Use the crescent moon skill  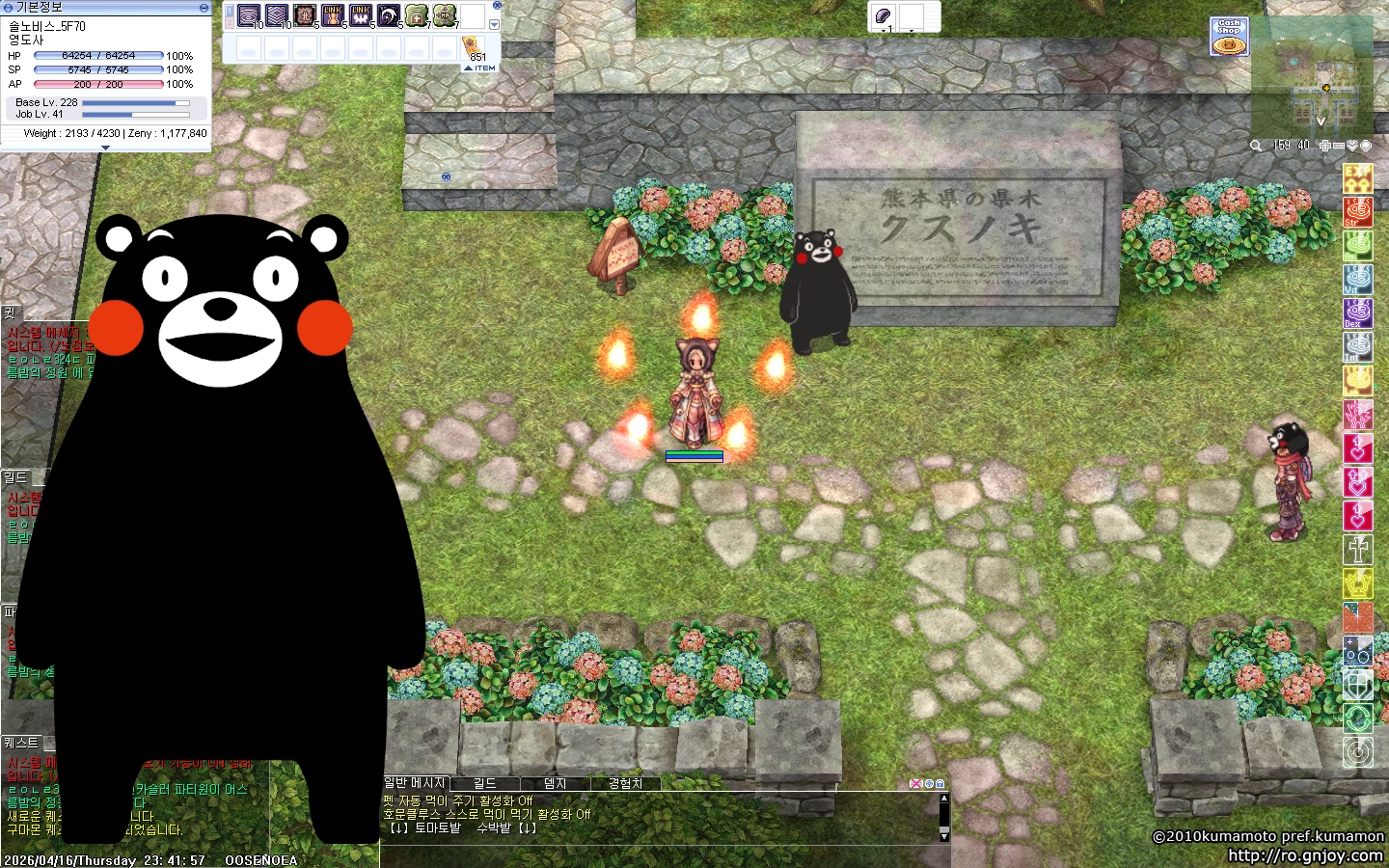[389, 16]
